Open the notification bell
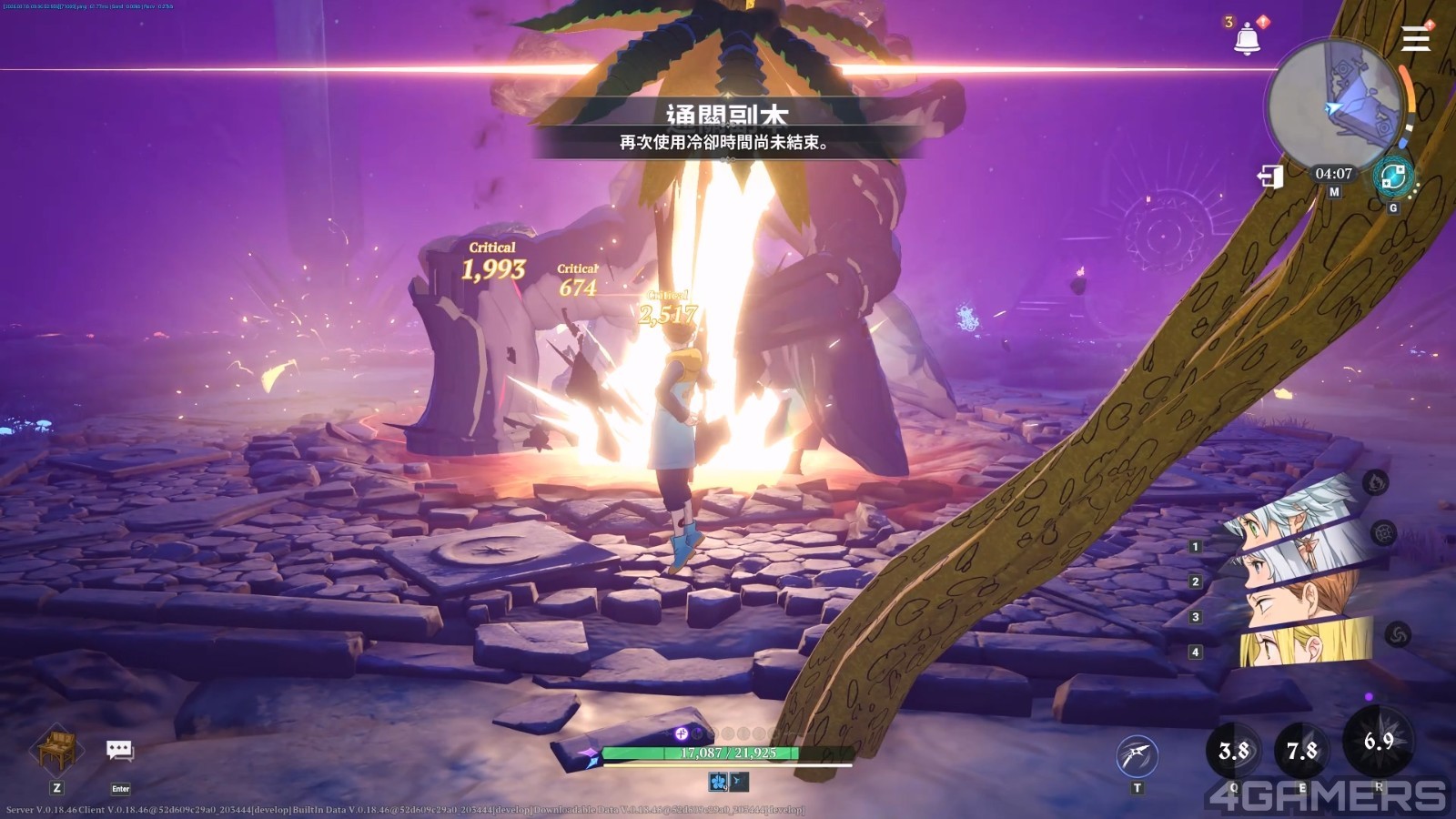The height and width of the screenshot is (819, 1456). [1247, 38]
